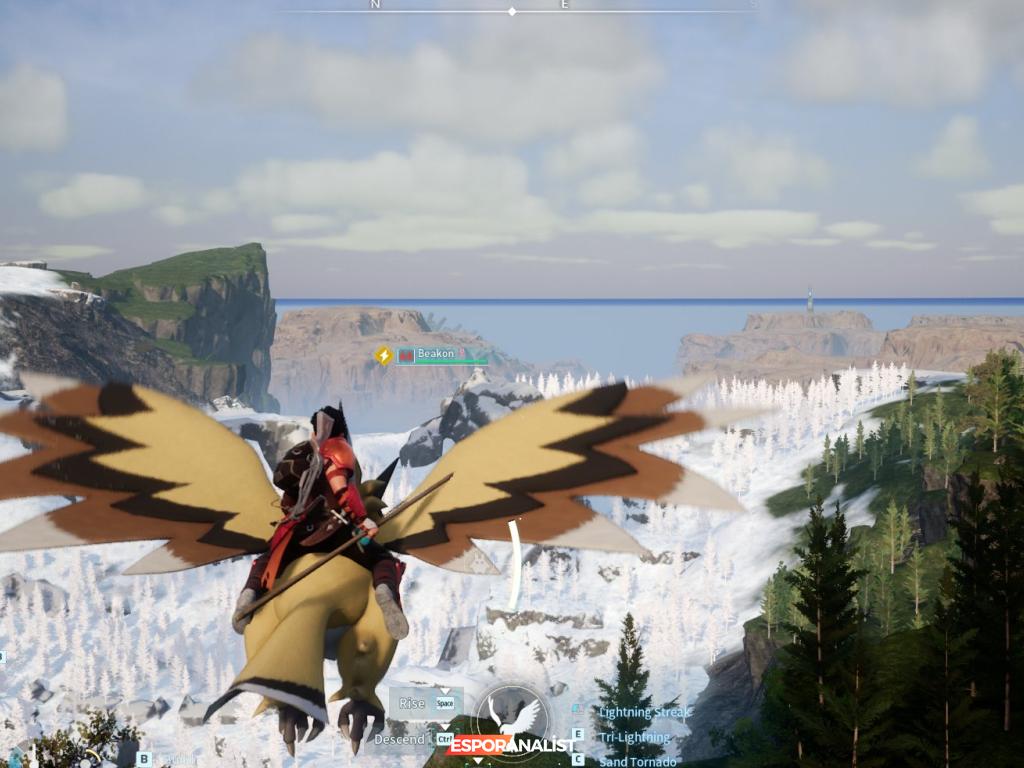Click the ESPORANALIST watermark logo
Image resolution: width=1024 pixels, height=768 pixels.
[x=512, y=745]
